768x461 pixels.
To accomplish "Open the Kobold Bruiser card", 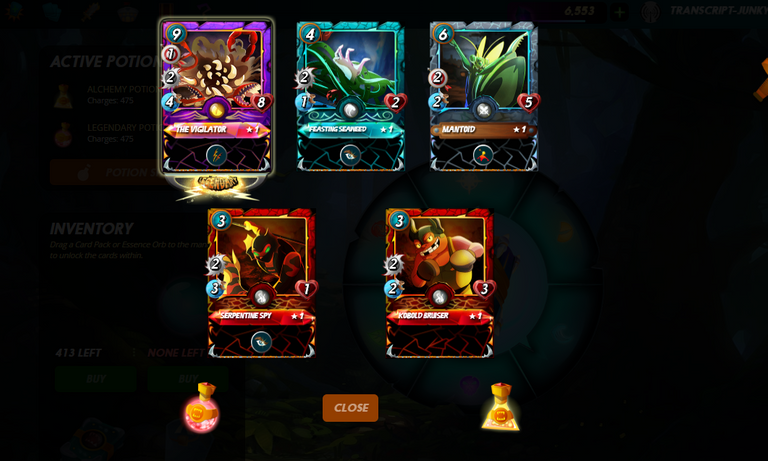I will pyautogui.click(x=439, y=283).
